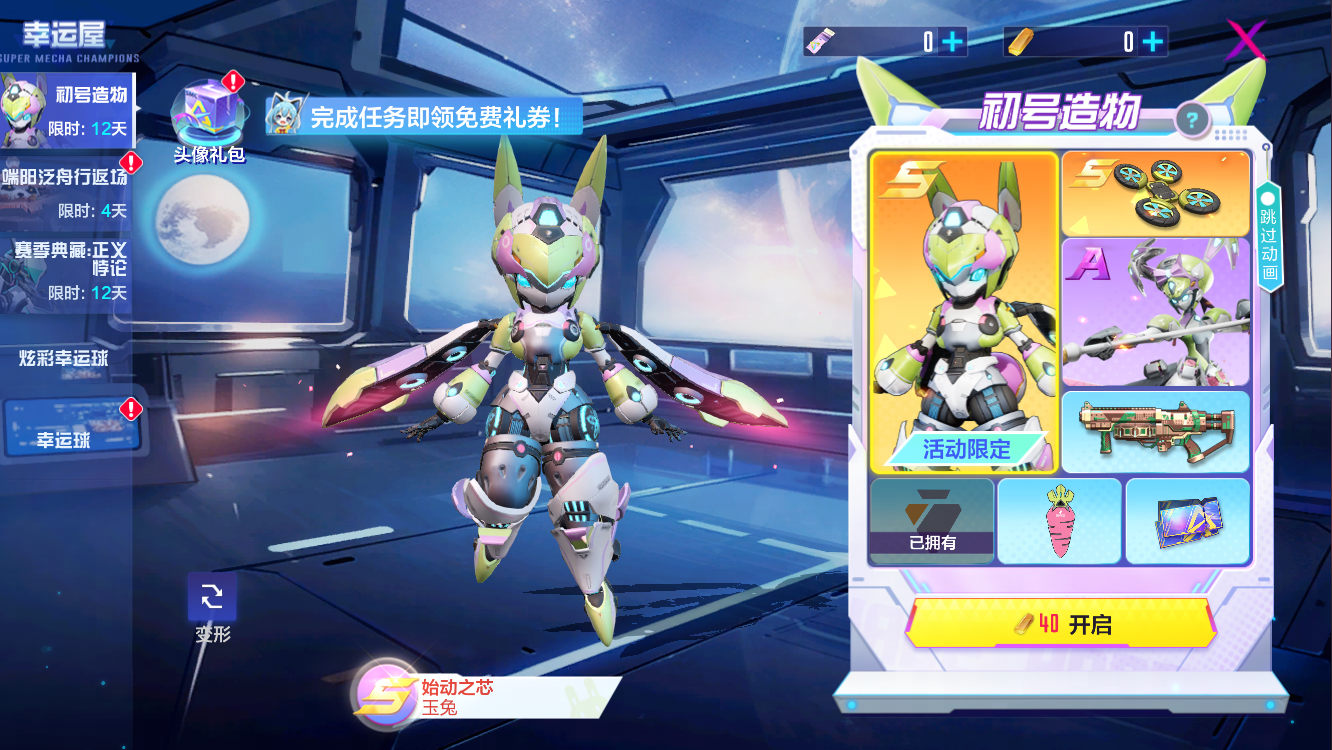Select the S-grade rabbit mecha reward
This screenshot has height=750, width=1332.
point(964,311)
